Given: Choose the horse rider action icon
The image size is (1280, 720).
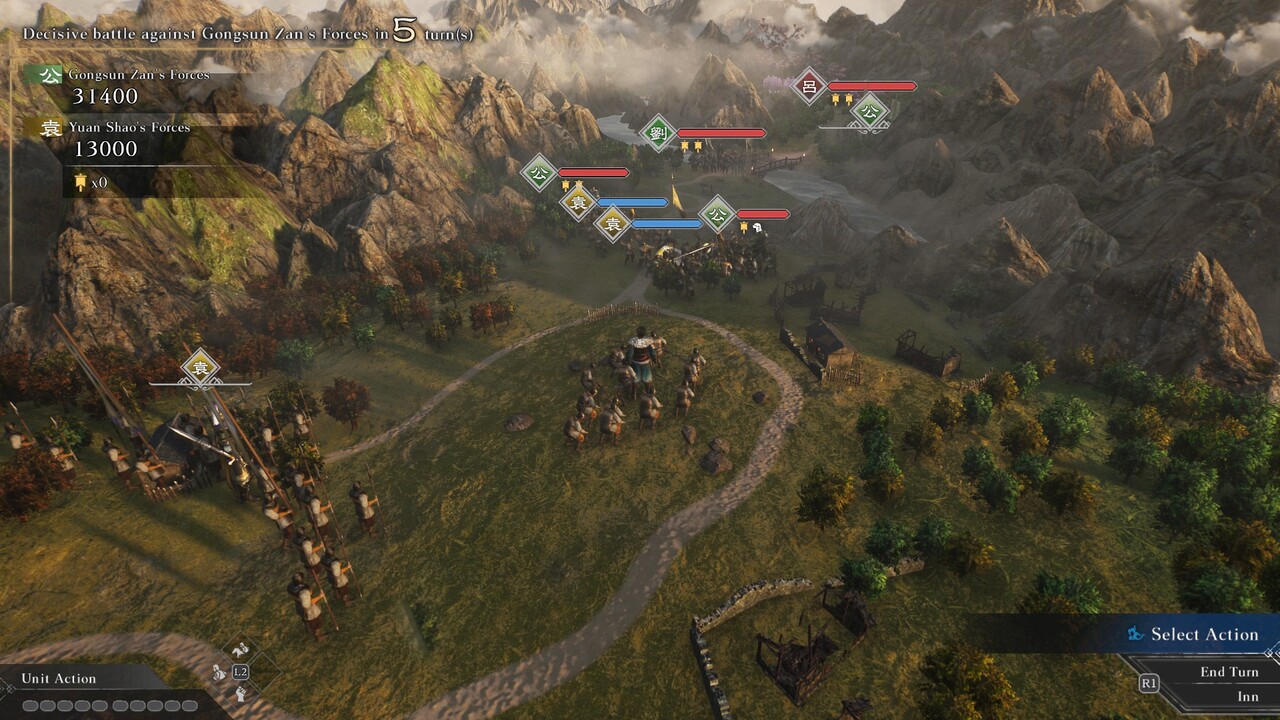Looking at the screenshot, I should tap(240, 651).
